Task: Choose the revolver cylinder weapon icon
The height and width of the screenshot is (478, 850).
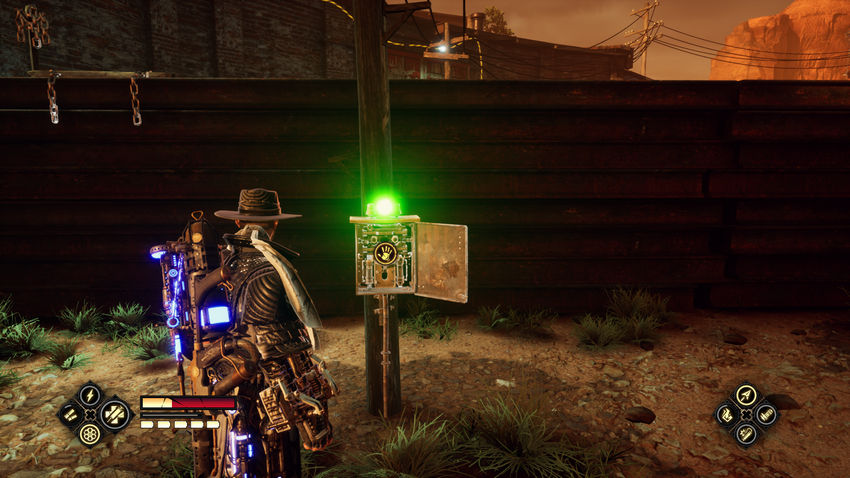Action: pos(90,434)
